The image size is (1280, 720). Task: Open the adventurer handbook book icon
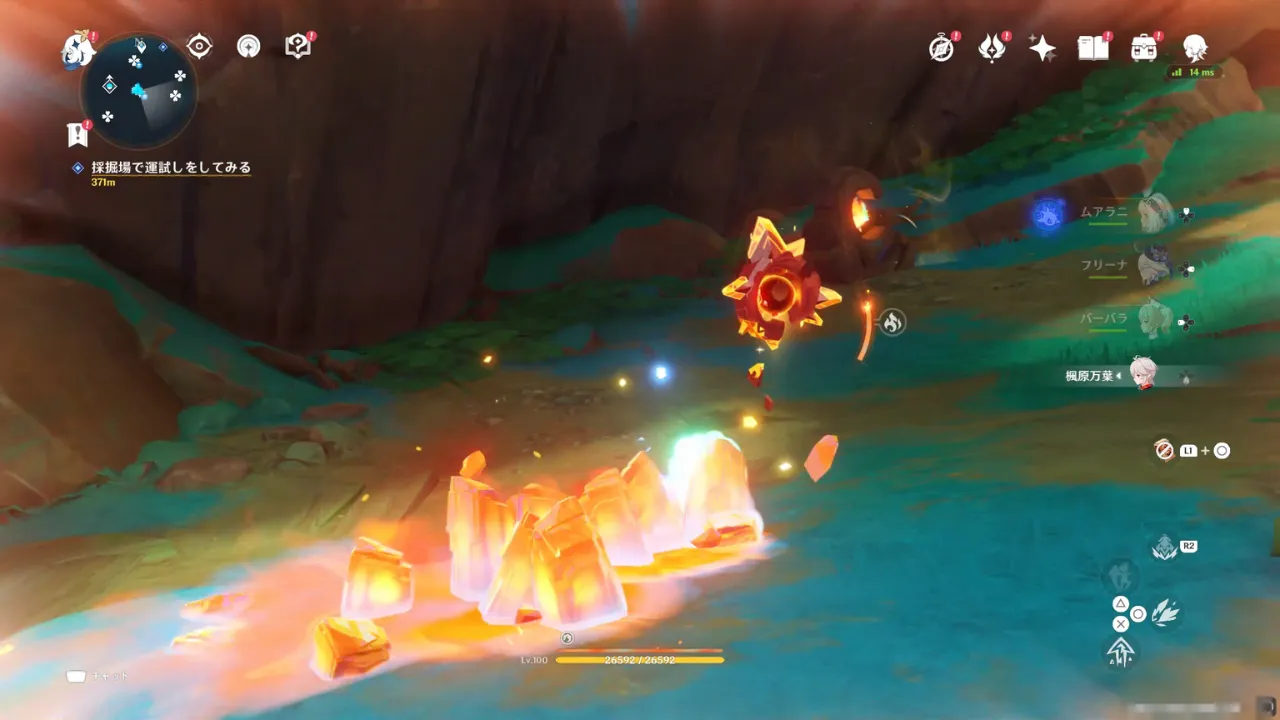1093,48
